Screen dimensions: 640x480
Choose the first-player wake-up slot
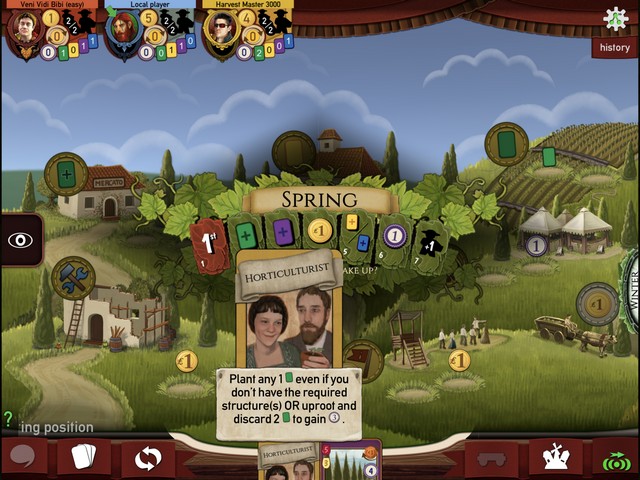point(209,241)
